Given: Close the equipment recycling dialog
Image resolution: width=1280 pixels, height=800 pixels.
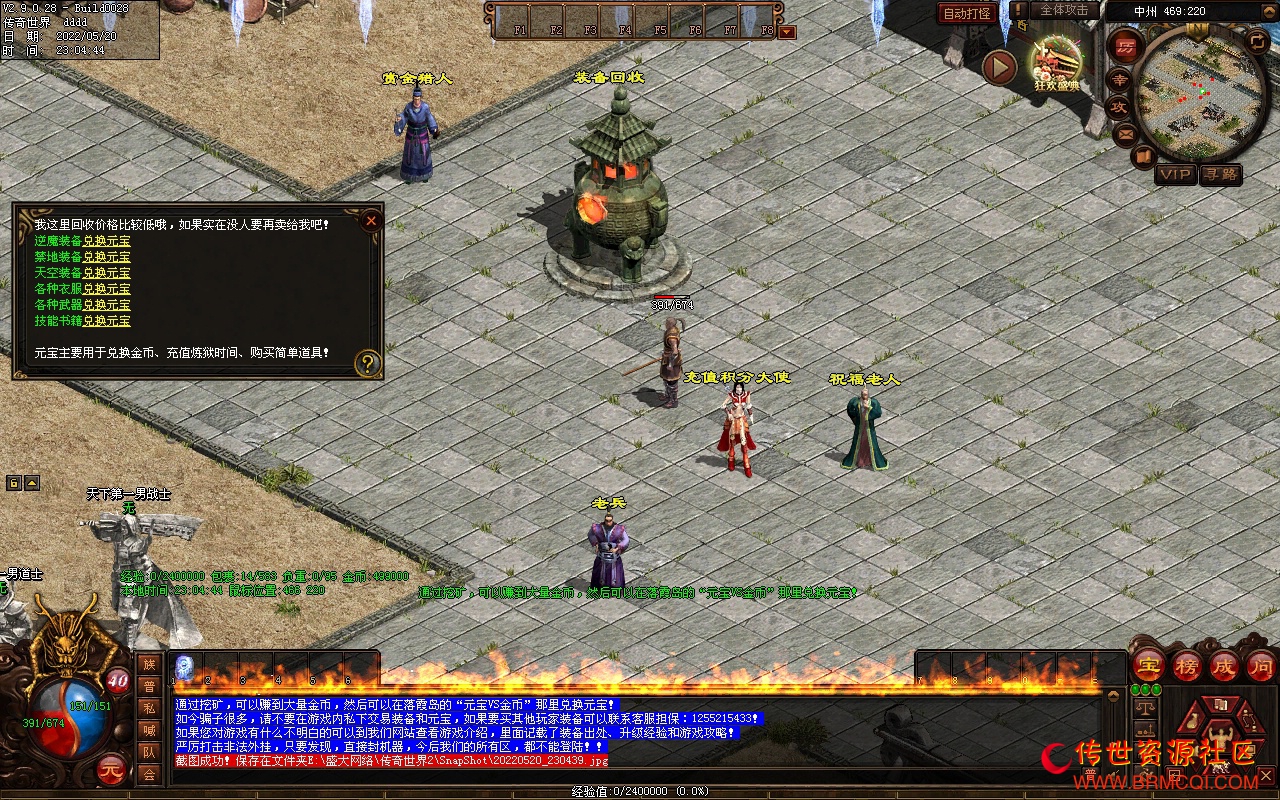Looking at the screenshot, I should tap(371, 220).
